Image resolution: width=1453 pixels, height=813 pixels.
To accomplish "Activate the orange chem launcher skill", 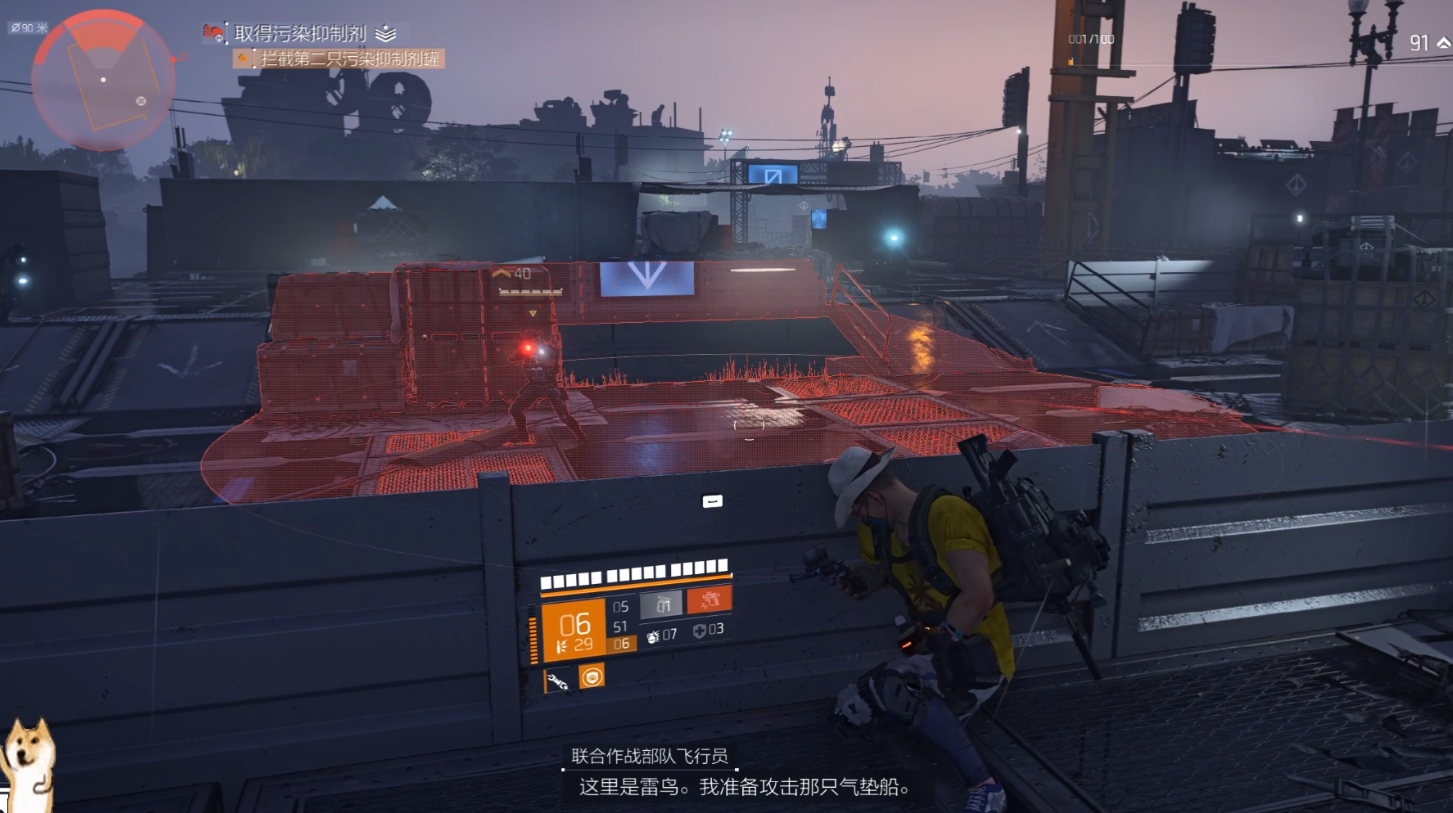I will 709,600.
